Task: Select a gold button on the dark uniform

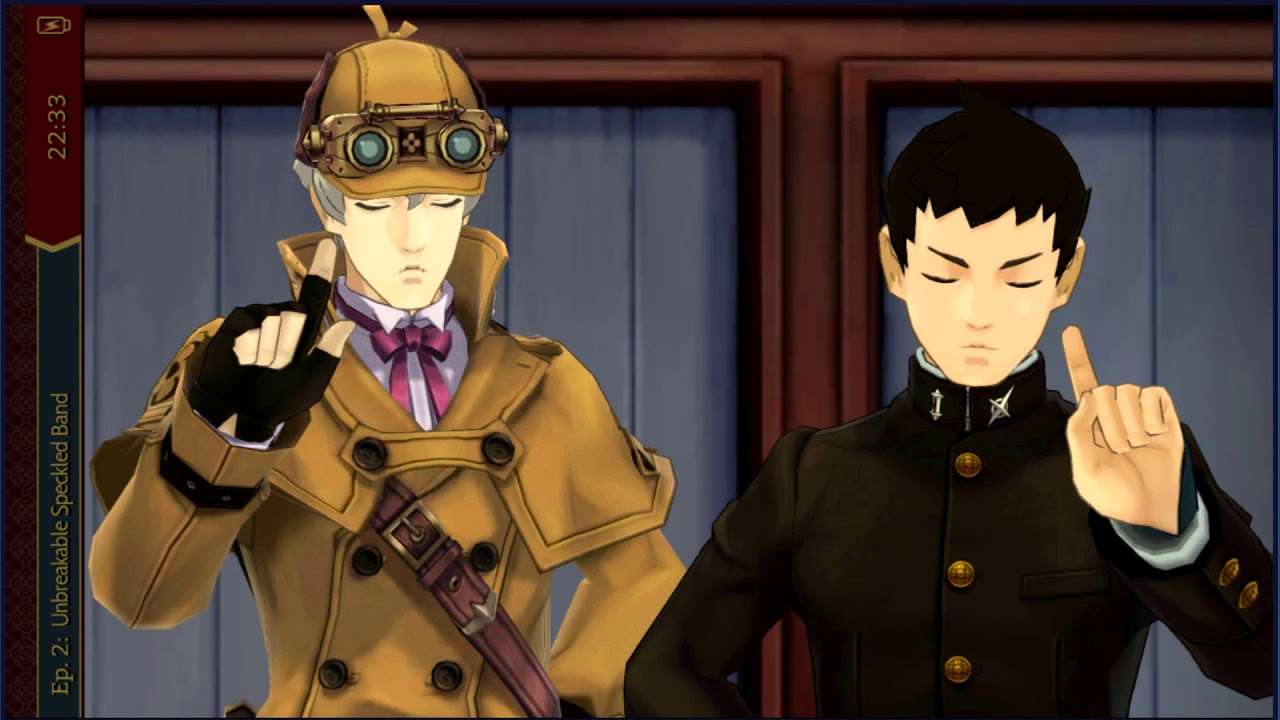Action: (x=965, y=465)
